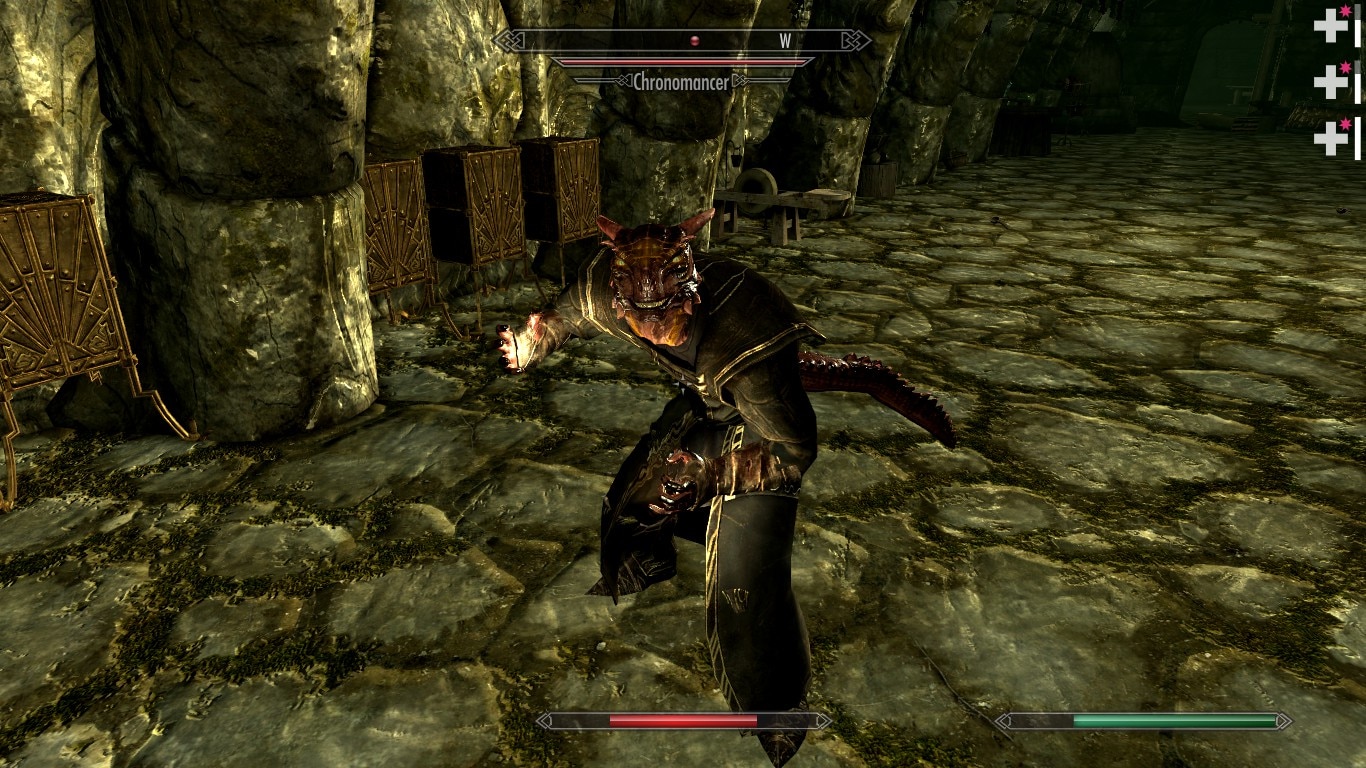Select the W marker on the compass bar
This screenshot has height=768, width=1366.
pos(784,41)
